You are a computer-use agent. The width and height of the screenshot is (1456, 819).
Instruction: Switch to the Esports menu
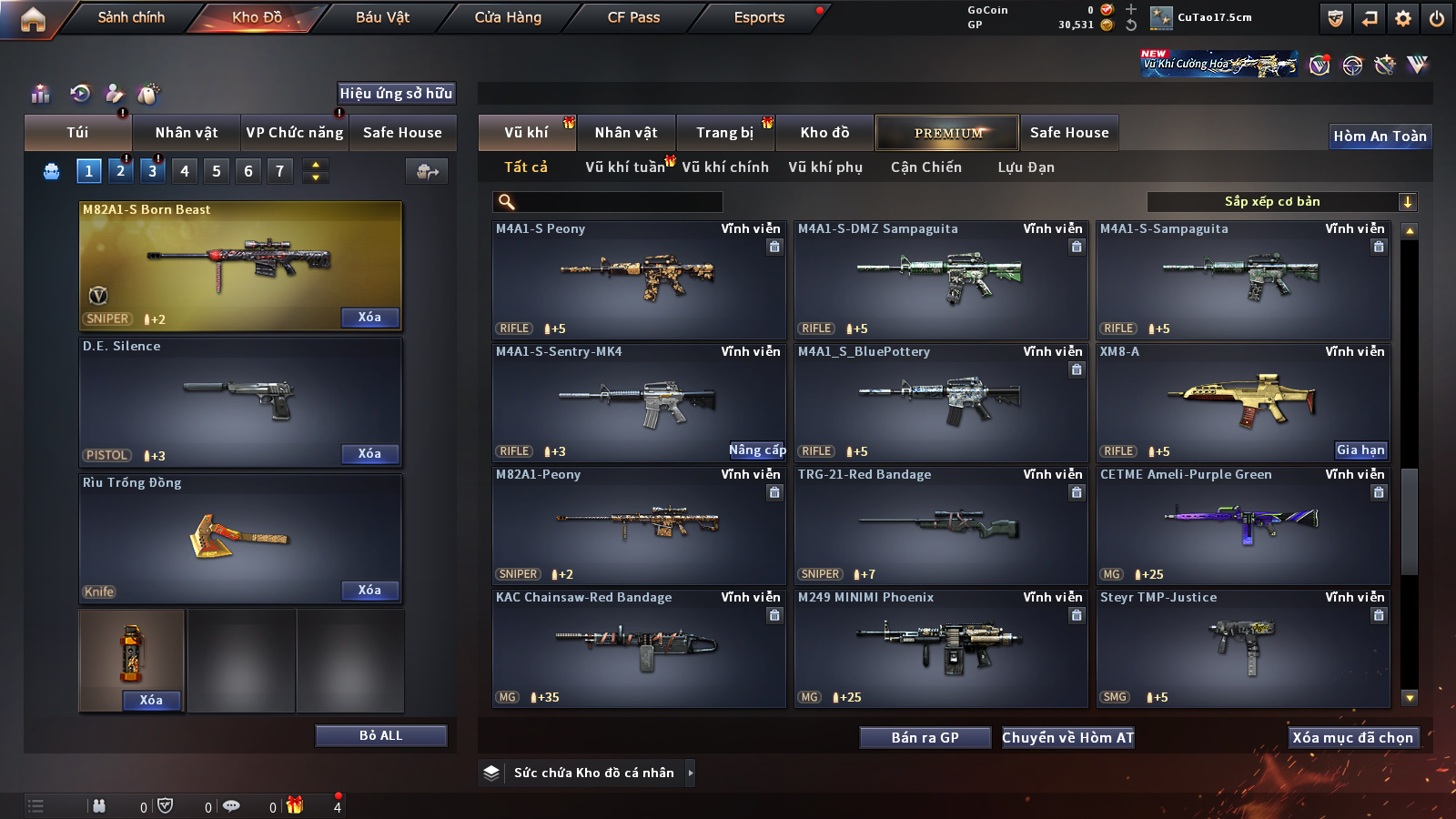pyautogui.click(x=759, y=17)
